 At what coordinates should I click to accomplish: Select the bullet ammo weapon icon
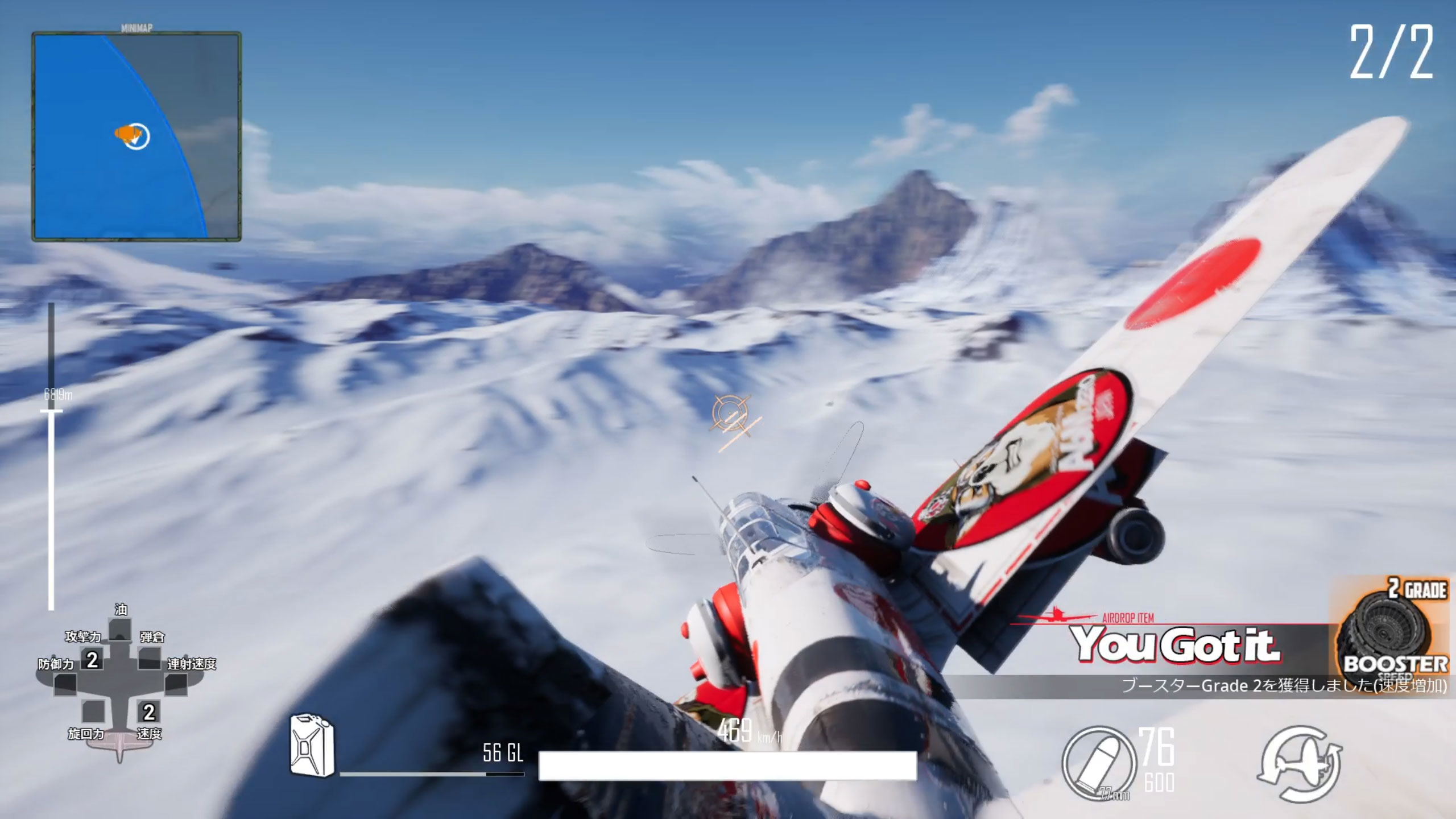[x=1098, y=763]
